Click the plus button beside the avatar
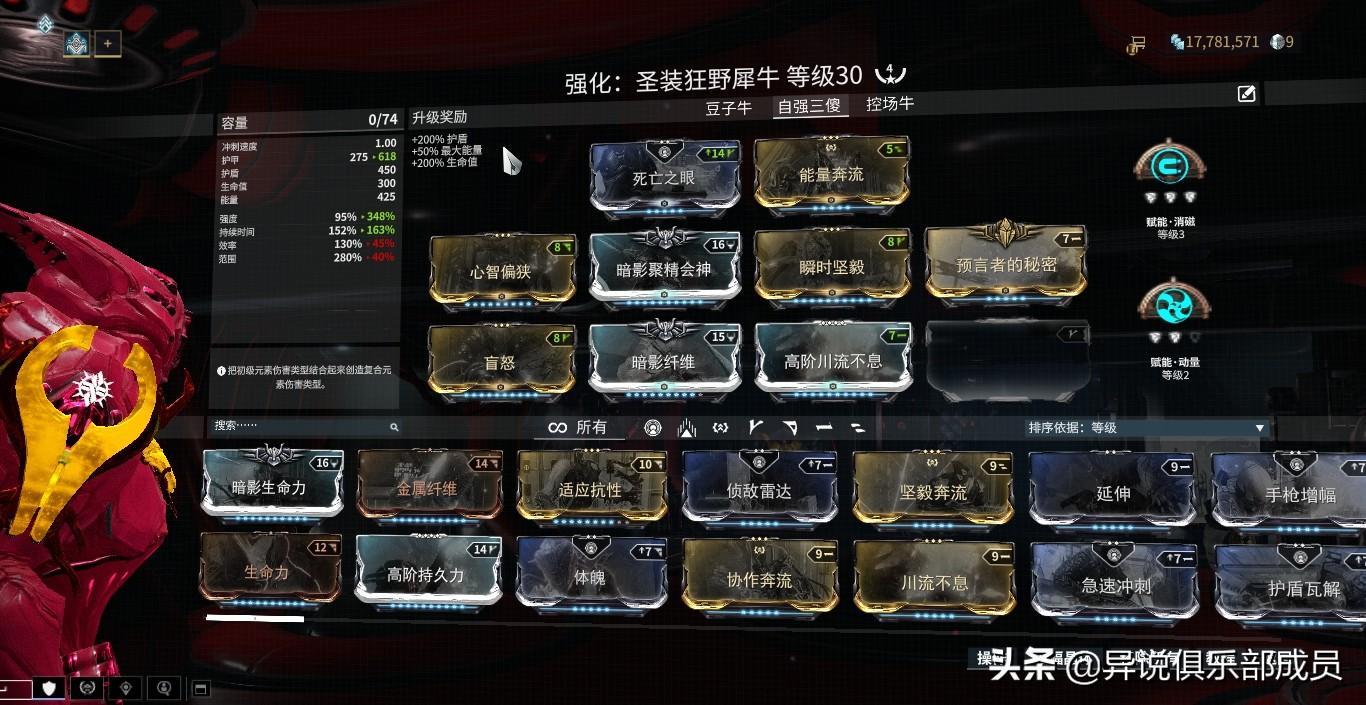The width and height of the screenshot is (1366, 705). pos(108,43)
